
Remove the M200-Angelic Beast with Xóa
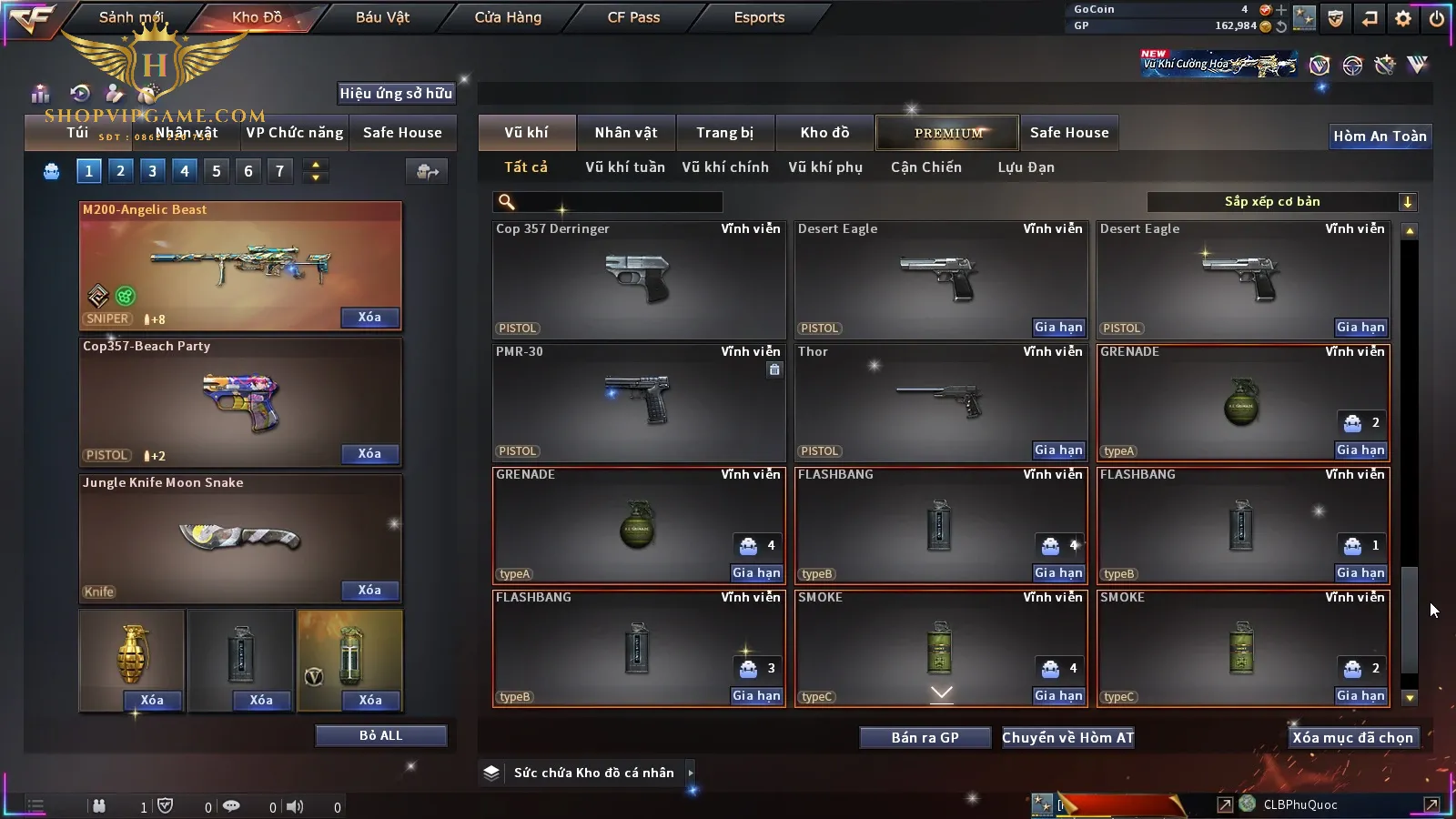coord(369,318)
